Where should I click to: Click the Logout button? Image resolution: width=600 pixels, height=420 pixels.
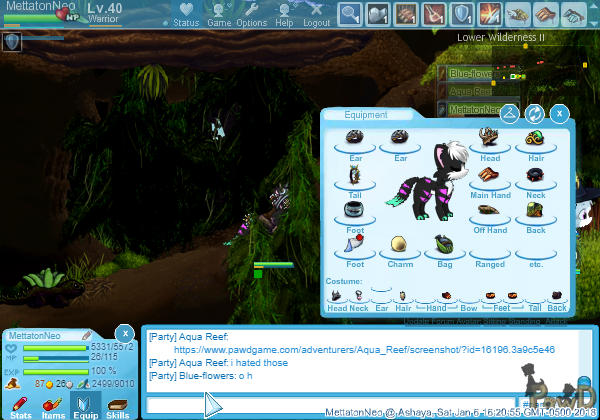pyautogui.click(x=316, y=14)
